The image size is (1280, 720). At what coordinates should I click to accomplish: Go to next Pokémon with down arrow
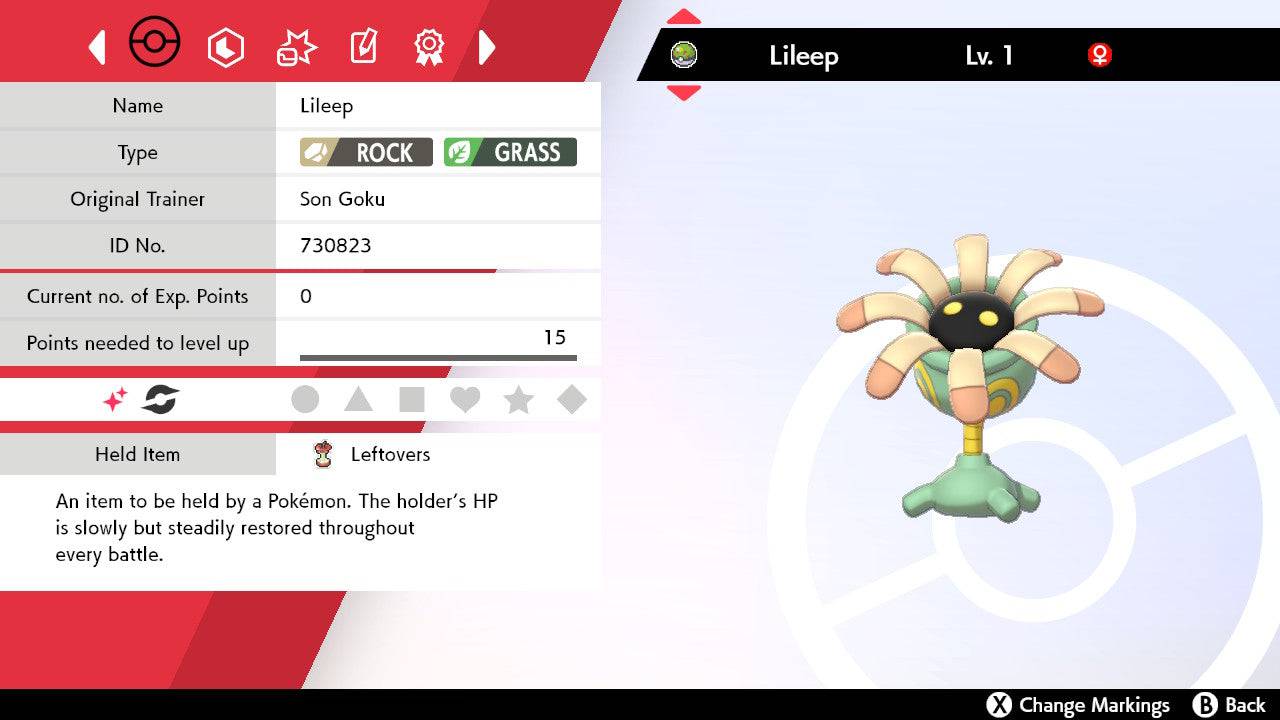point(684,93)
